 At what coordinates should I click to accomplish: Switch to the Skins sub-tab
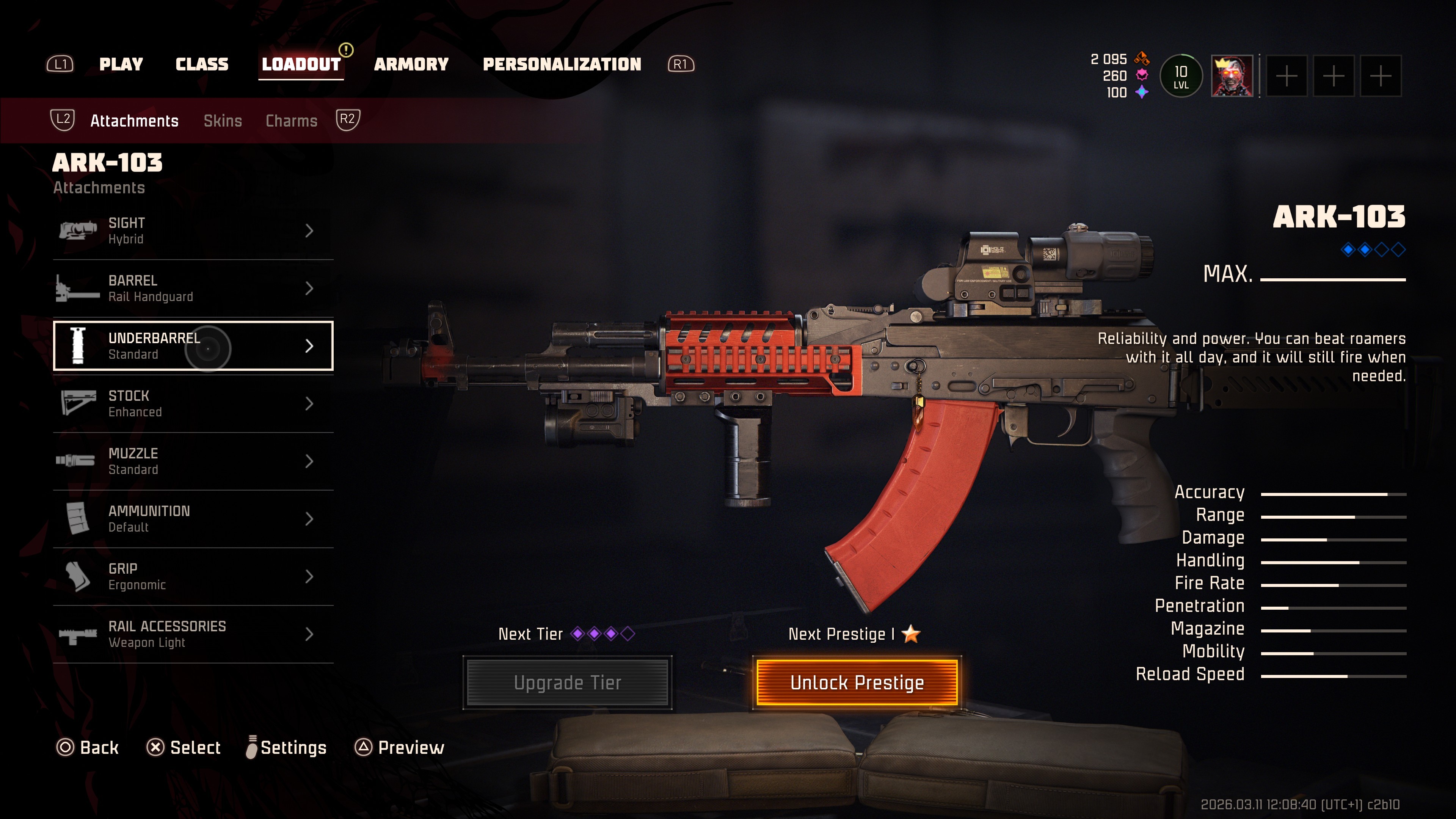(x=223, y=121)
